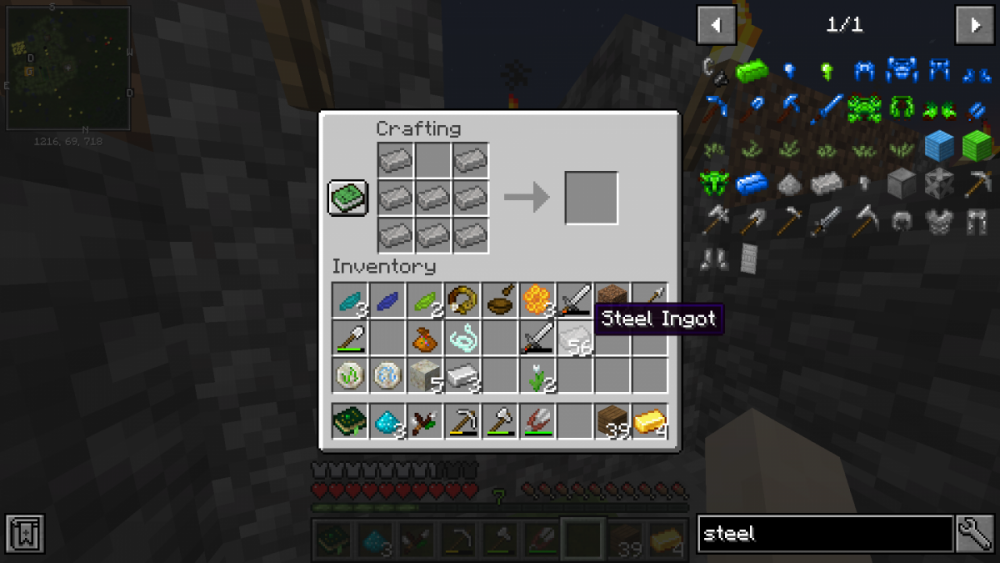Choose the blue block in item list

pos(939,146)
